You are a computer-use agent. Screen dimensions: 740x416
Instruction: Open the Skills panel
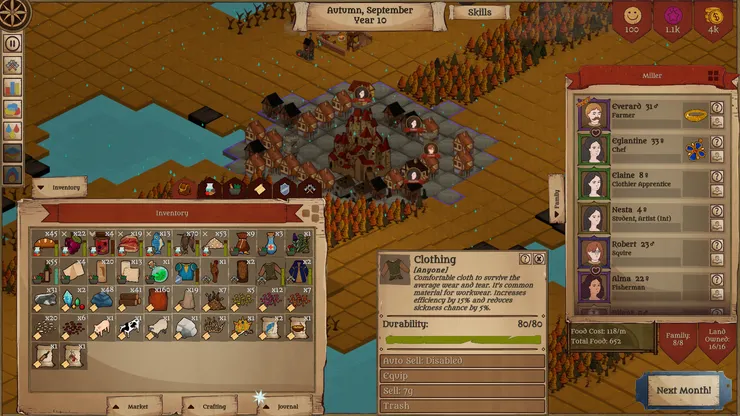pos(479,13)
